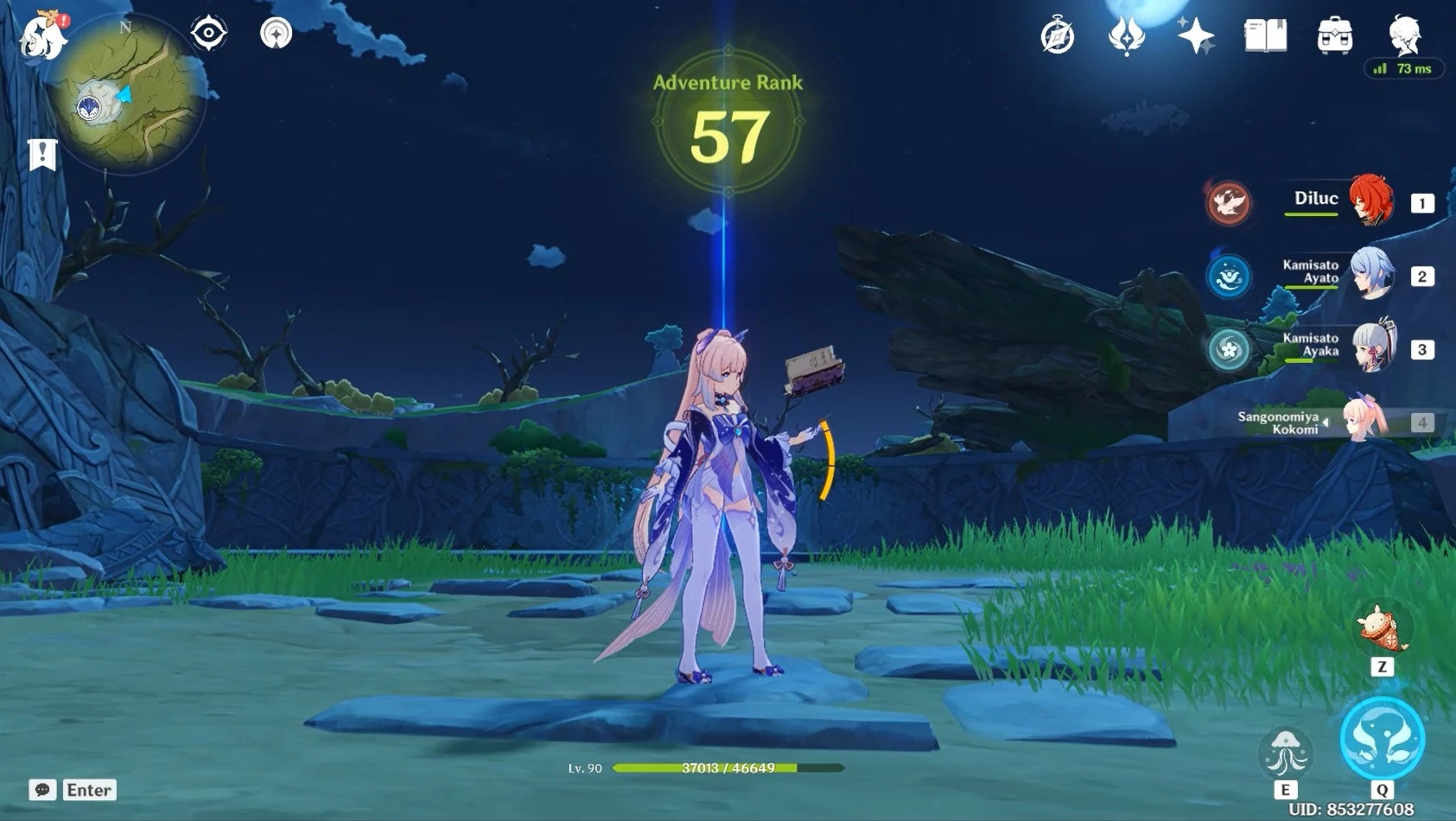Image resolution: width=1456 pixels, height=821 pixels.
Task: Open the Paimon menu
Action: coord(39,35)
